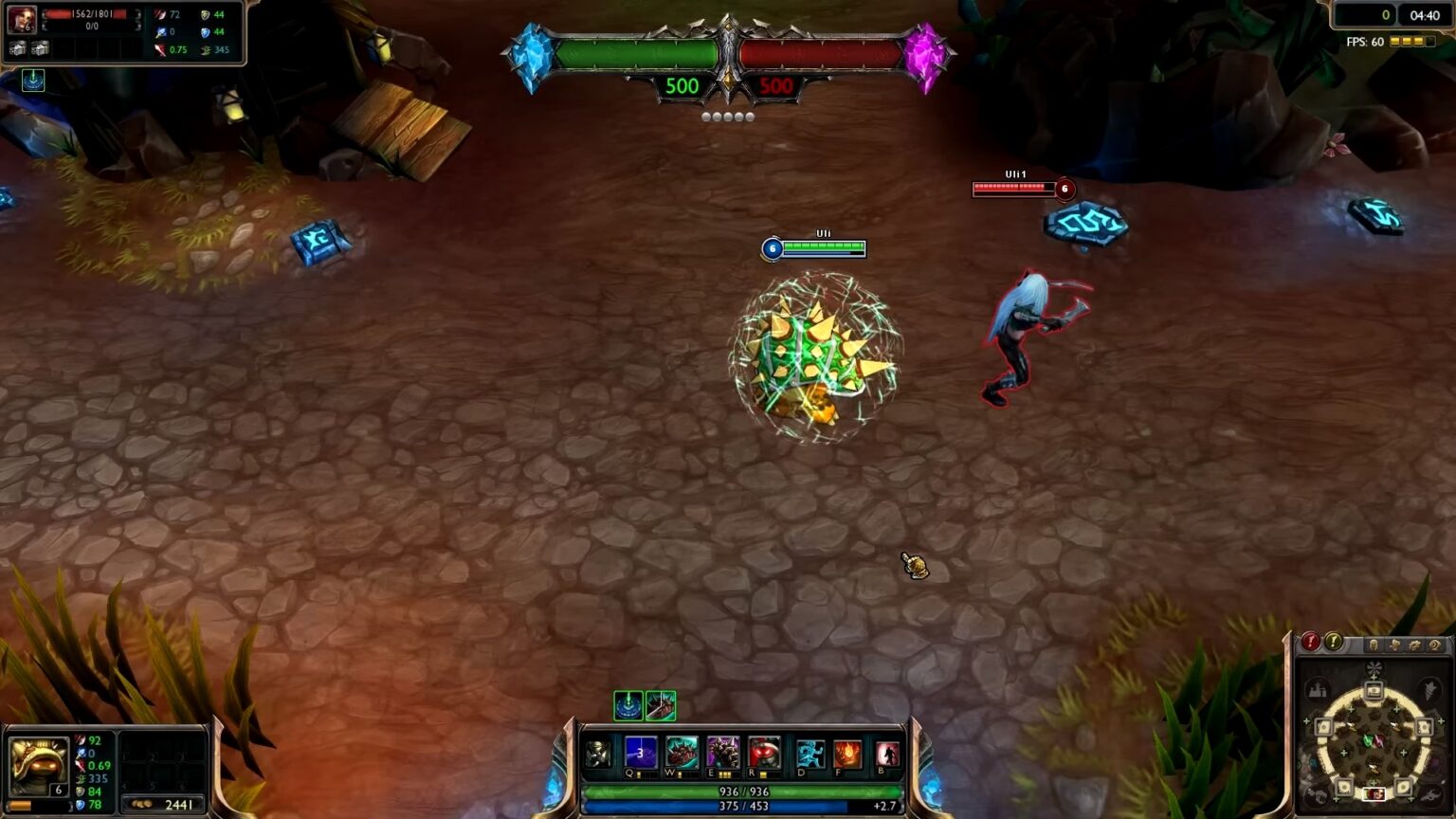Toggle the rightmost minimap display option
The image size is (1456, 819).
click(1435, 645)
